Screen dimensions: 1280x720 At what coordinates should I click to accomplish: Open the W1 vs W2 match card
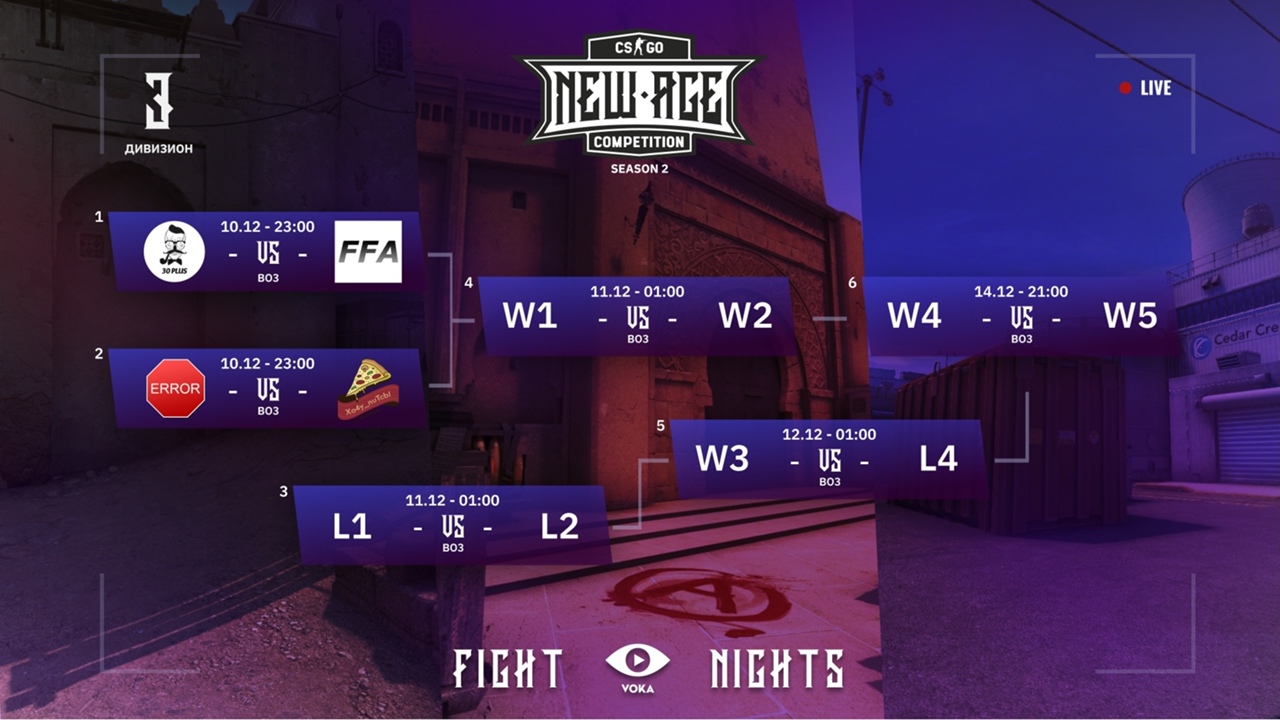click(637, 316)
